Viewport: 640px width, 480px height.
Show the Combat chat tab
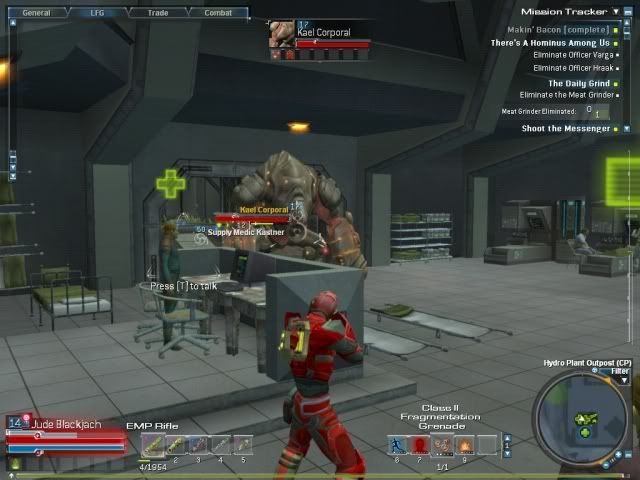[x=218, y=13]
